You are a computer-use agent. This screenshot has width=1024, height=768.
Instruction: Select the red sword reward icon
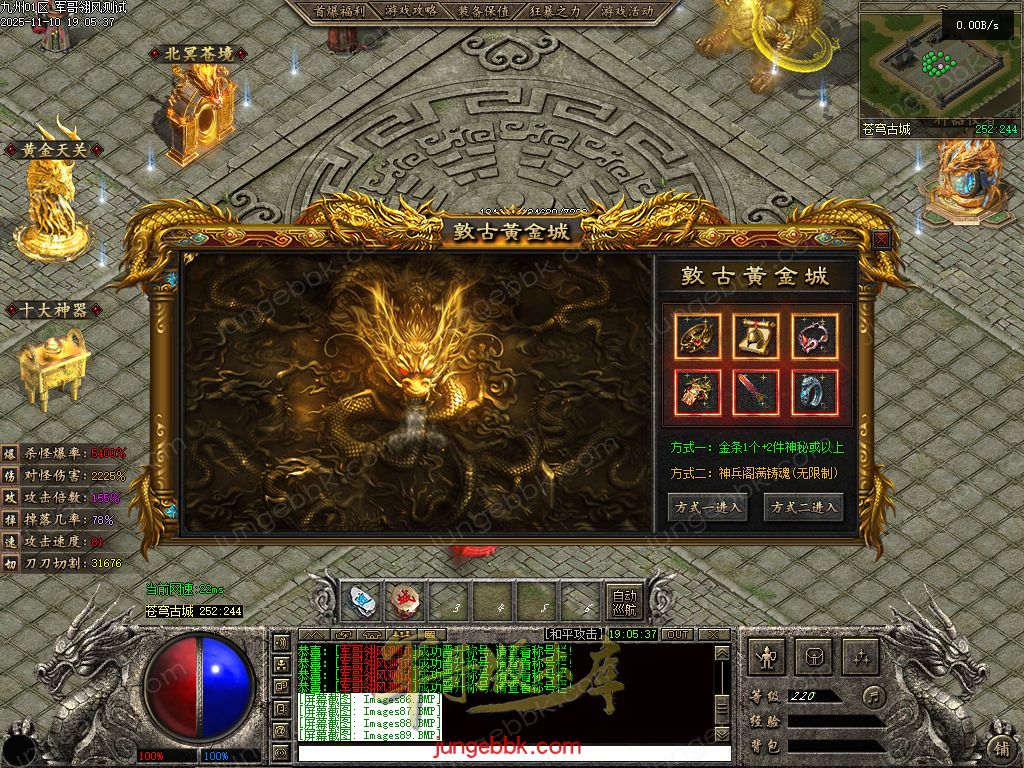coord(757,392)
